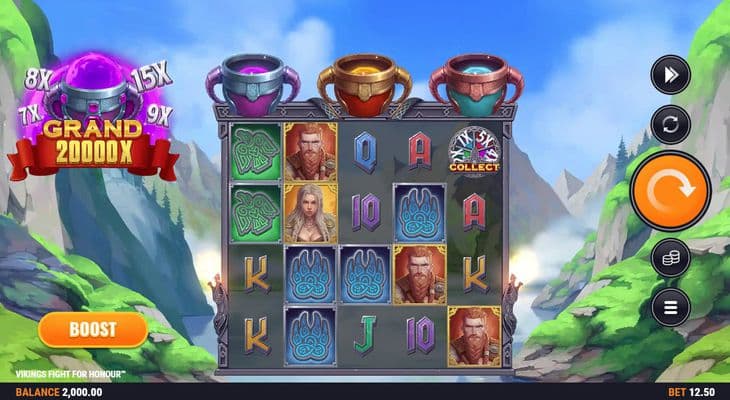The width and height of the screenshot is (730, 400).
Task: Open bet settings with the coin stack icon
Action: [x=670, y=258]
